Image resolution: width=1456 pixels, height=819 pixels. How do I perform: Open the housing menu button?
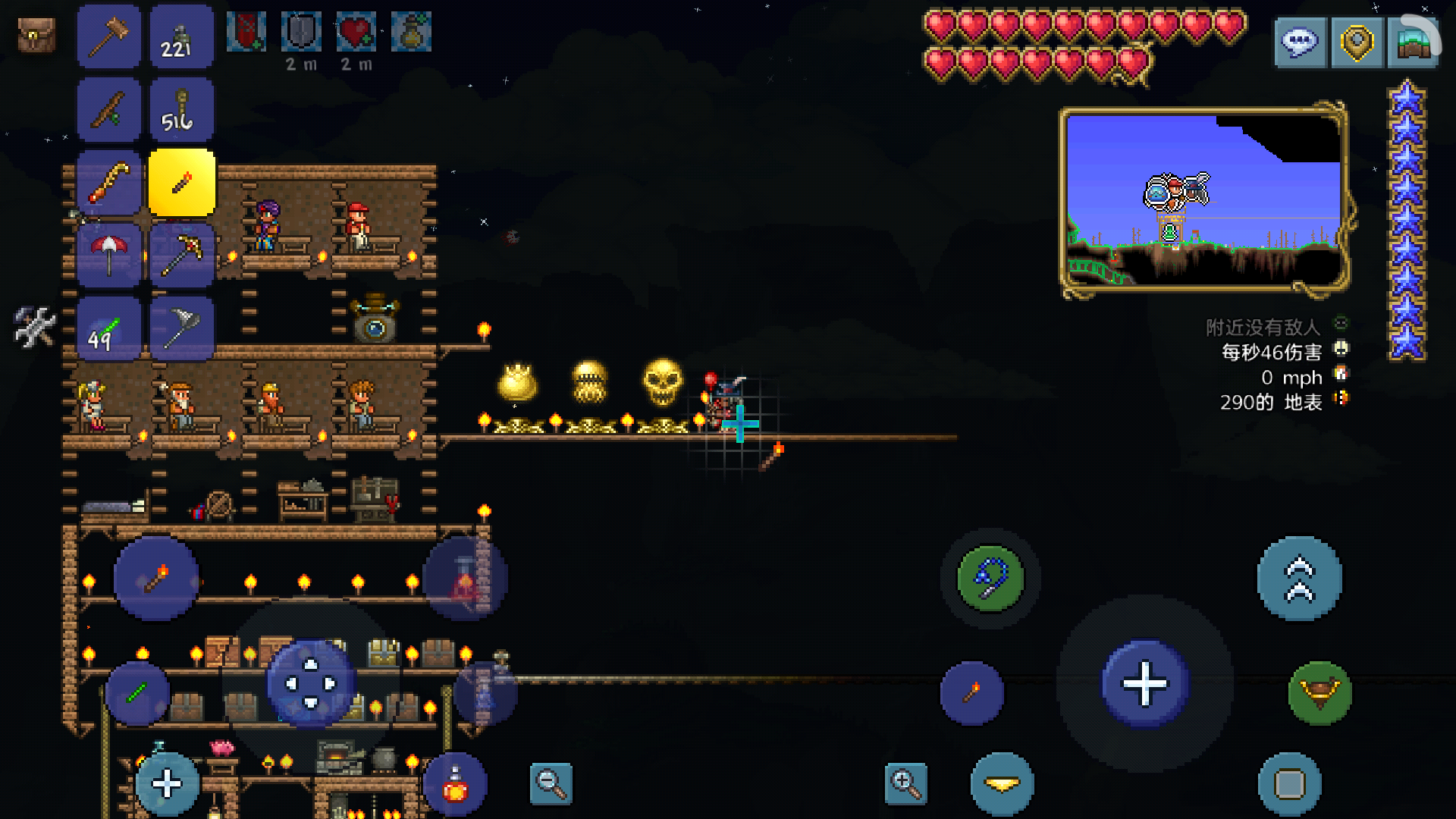(1413, 42)
